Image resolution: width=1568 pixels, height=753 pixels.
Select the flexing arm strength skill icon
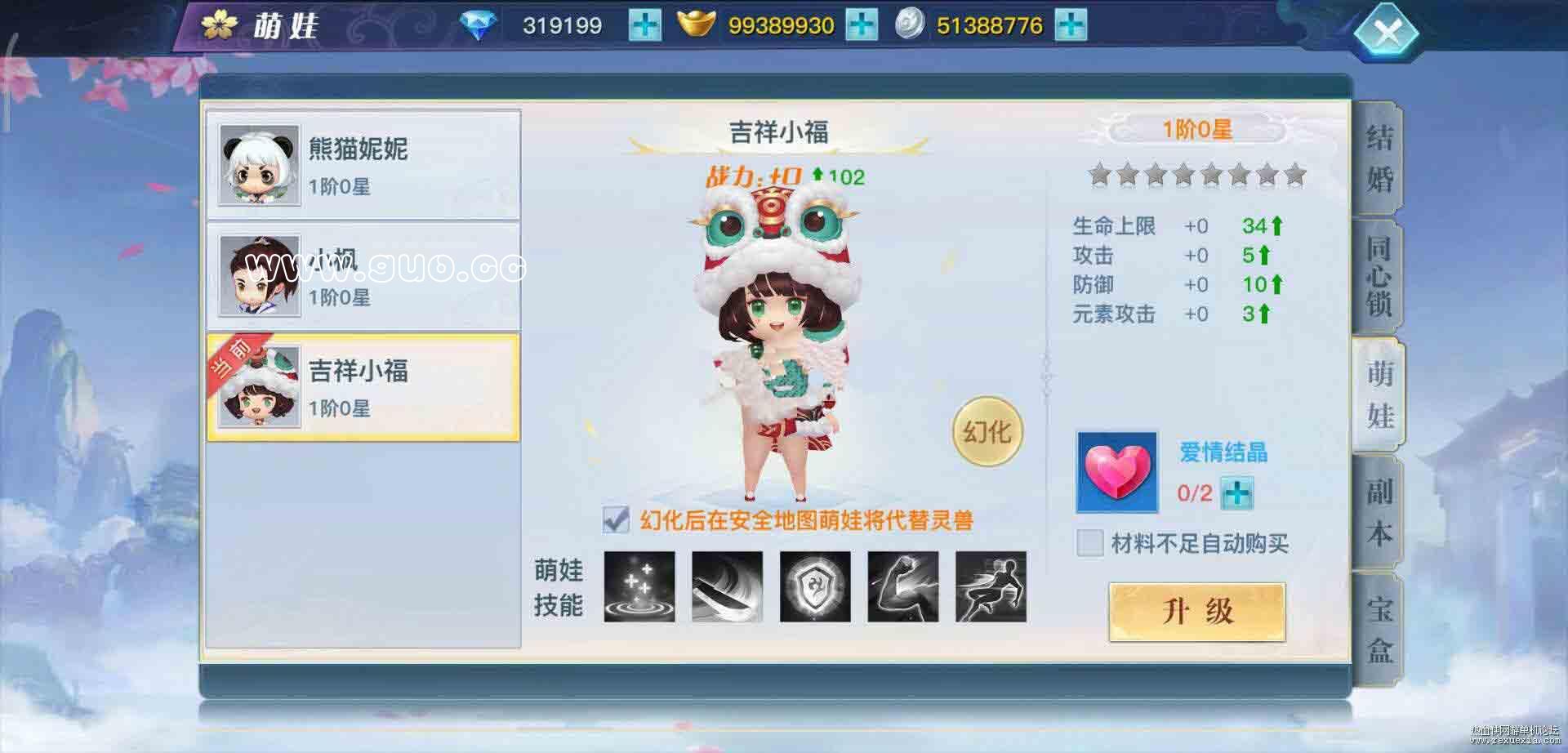(x=905, y=589)
